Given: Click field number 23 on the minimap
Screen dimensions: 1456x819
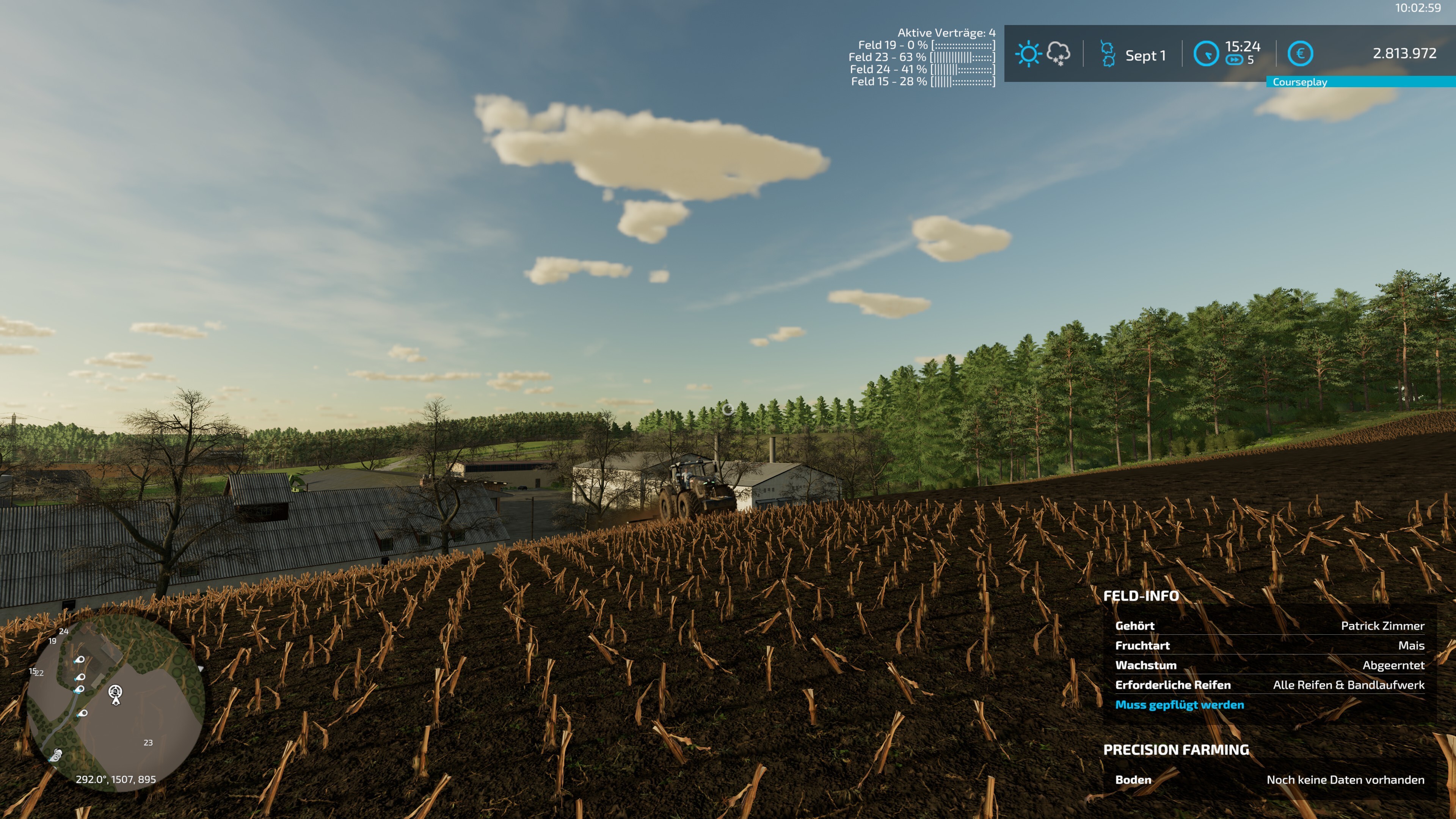Looking at the screenshot, I should click(148, 743).
